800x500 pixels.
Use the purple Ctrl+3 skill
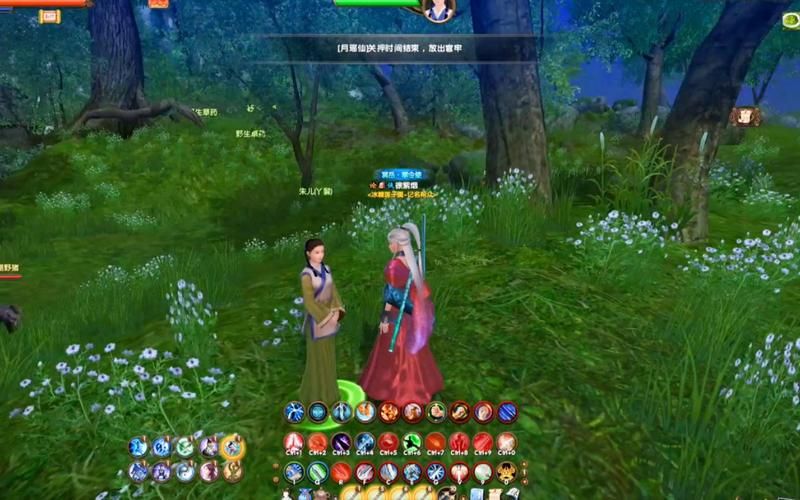(x=341, y=442)
